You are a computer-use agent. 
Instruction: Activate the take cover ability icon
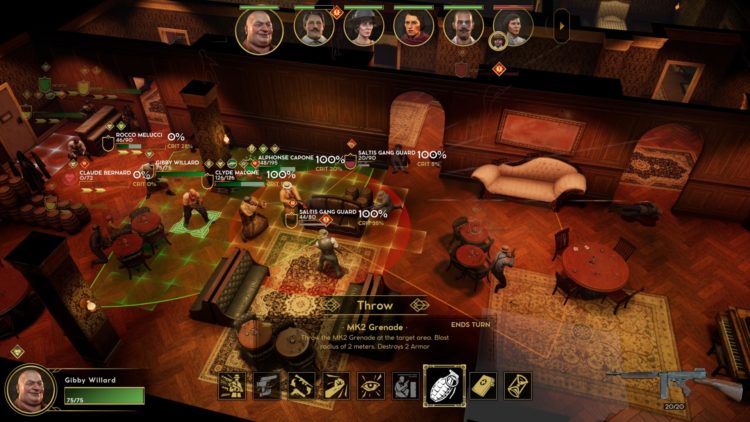tap(407, 385)
